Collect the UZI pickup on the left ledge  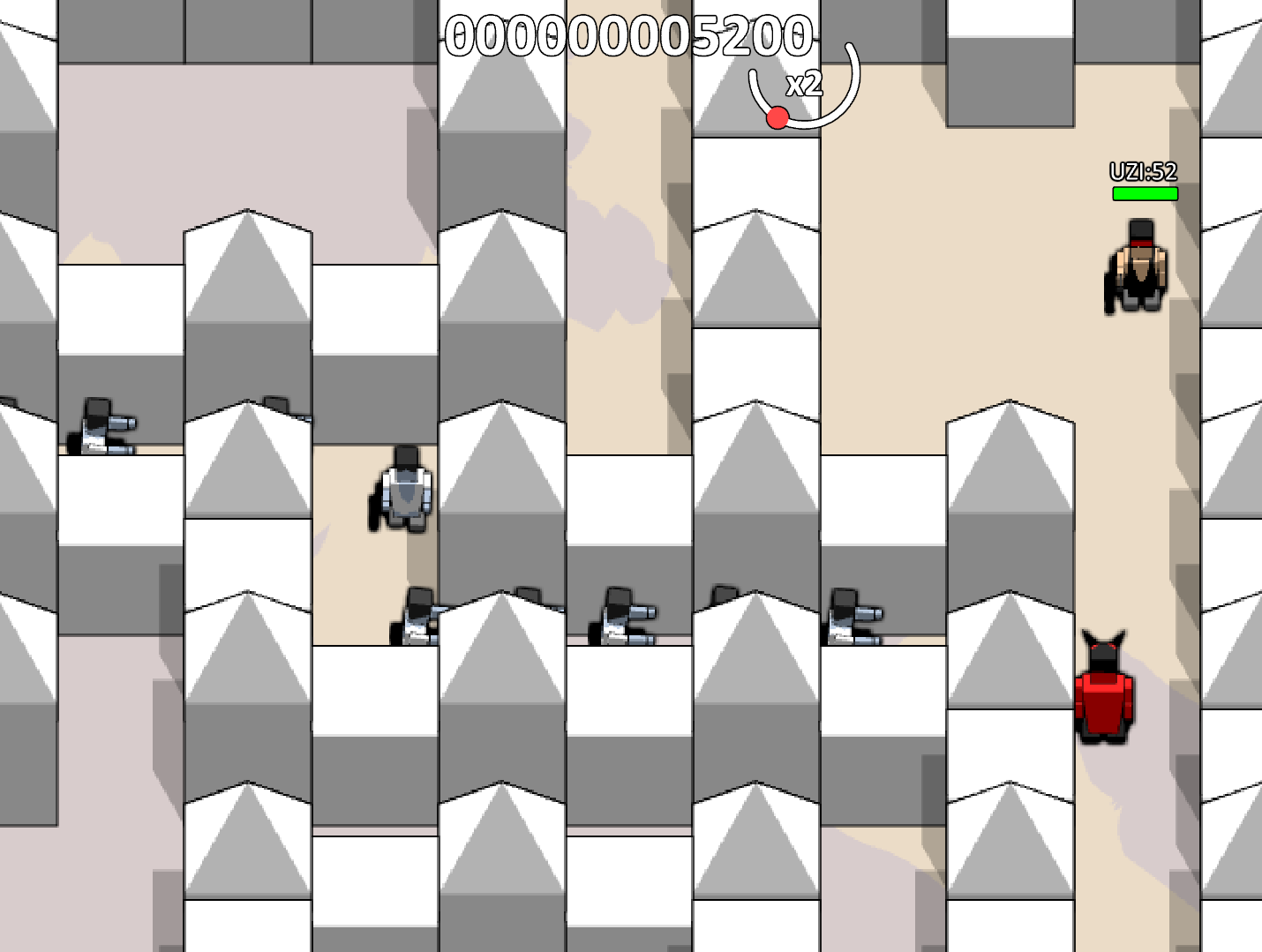pyautogui.click(x=101, y=428)
